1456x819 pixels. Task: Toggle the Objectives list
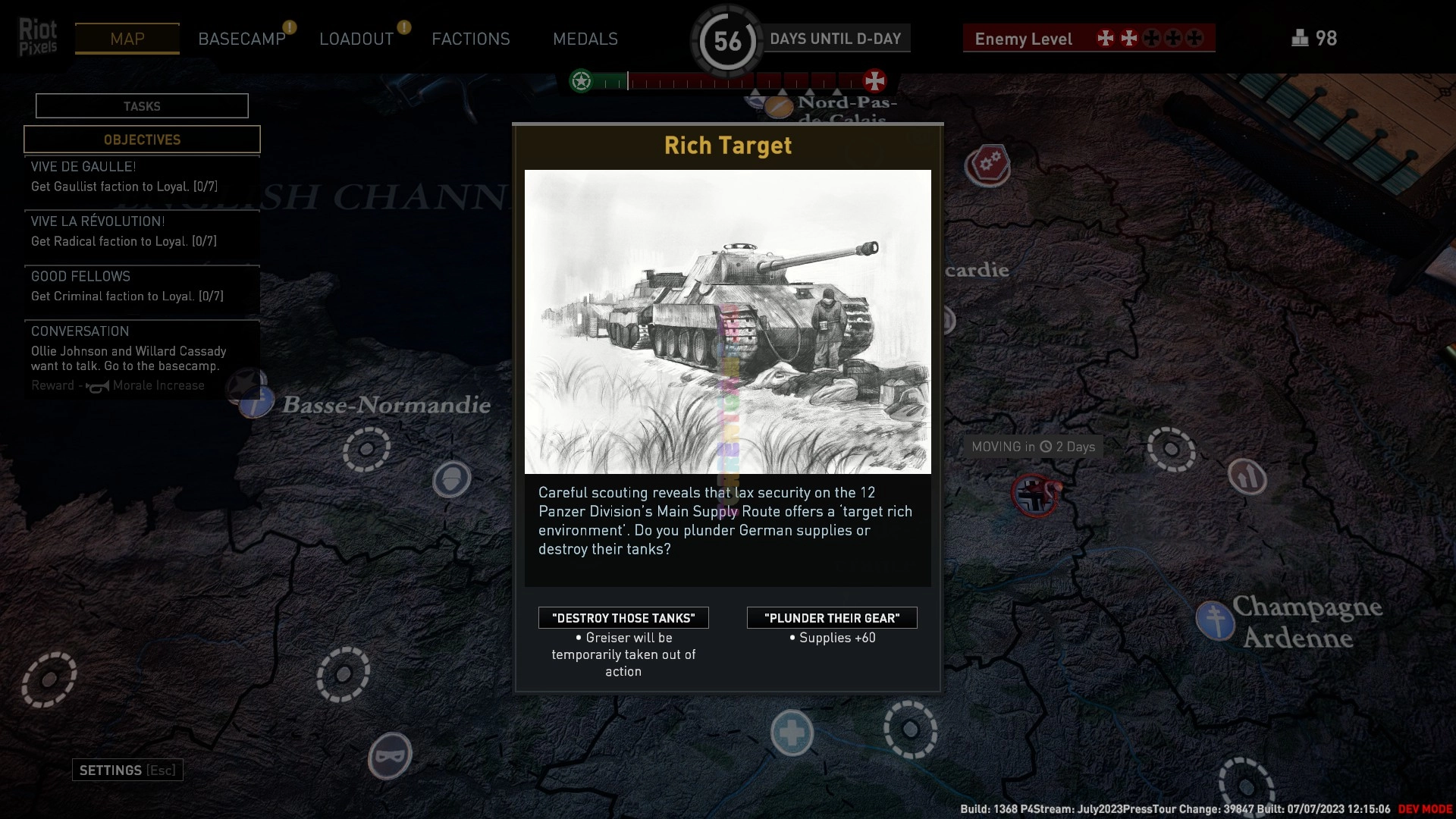click(142, 140)
